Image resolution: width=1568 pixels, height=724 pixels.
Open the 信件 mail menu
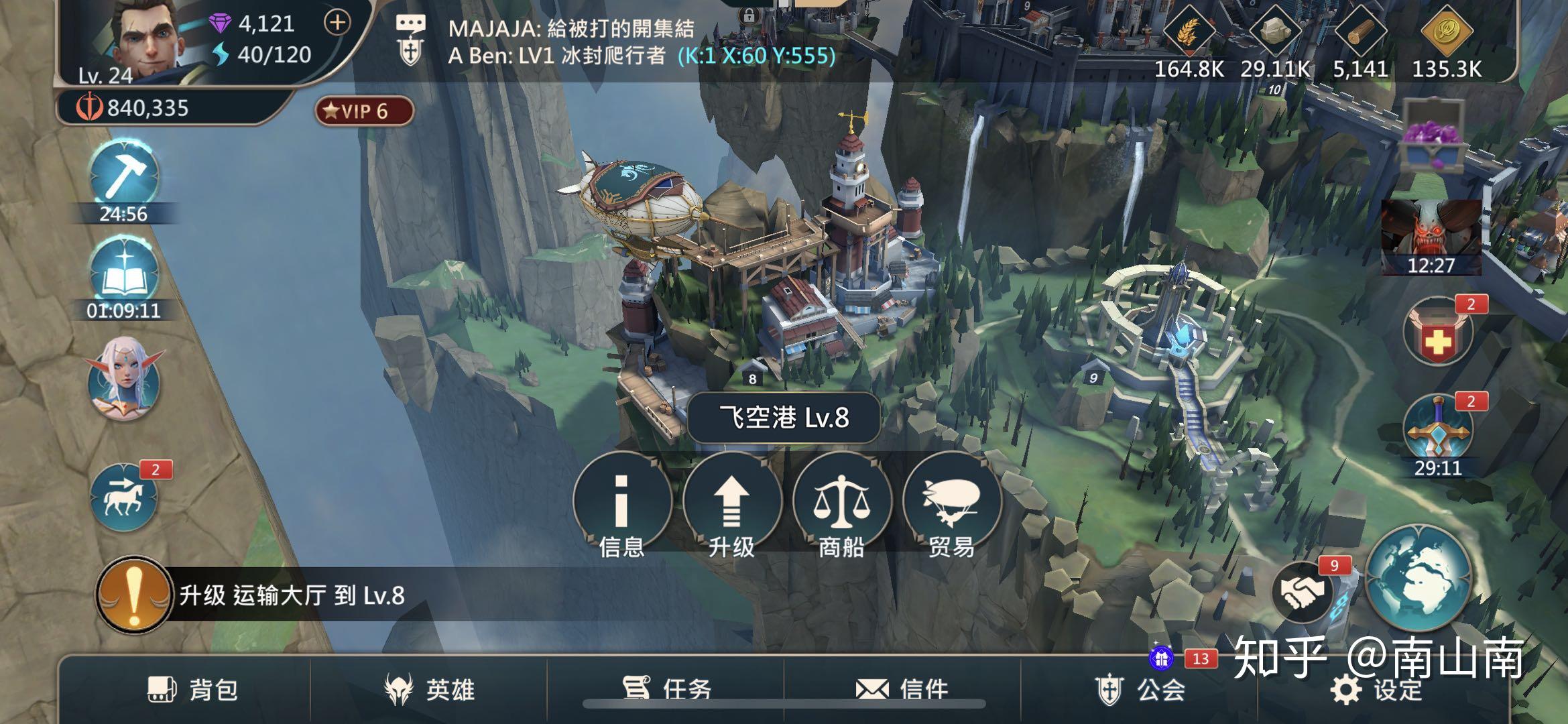[902, 689]
